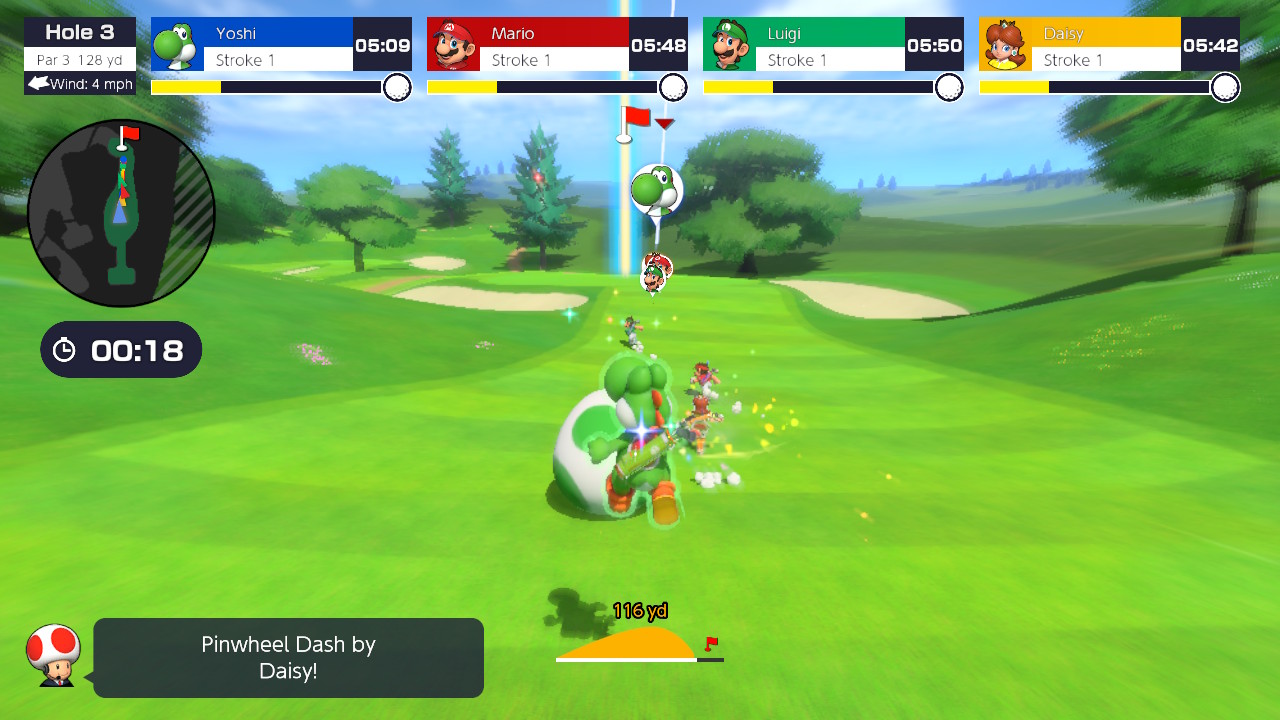
Task: Expand the Hole 3 information panel
Action: 78,32
